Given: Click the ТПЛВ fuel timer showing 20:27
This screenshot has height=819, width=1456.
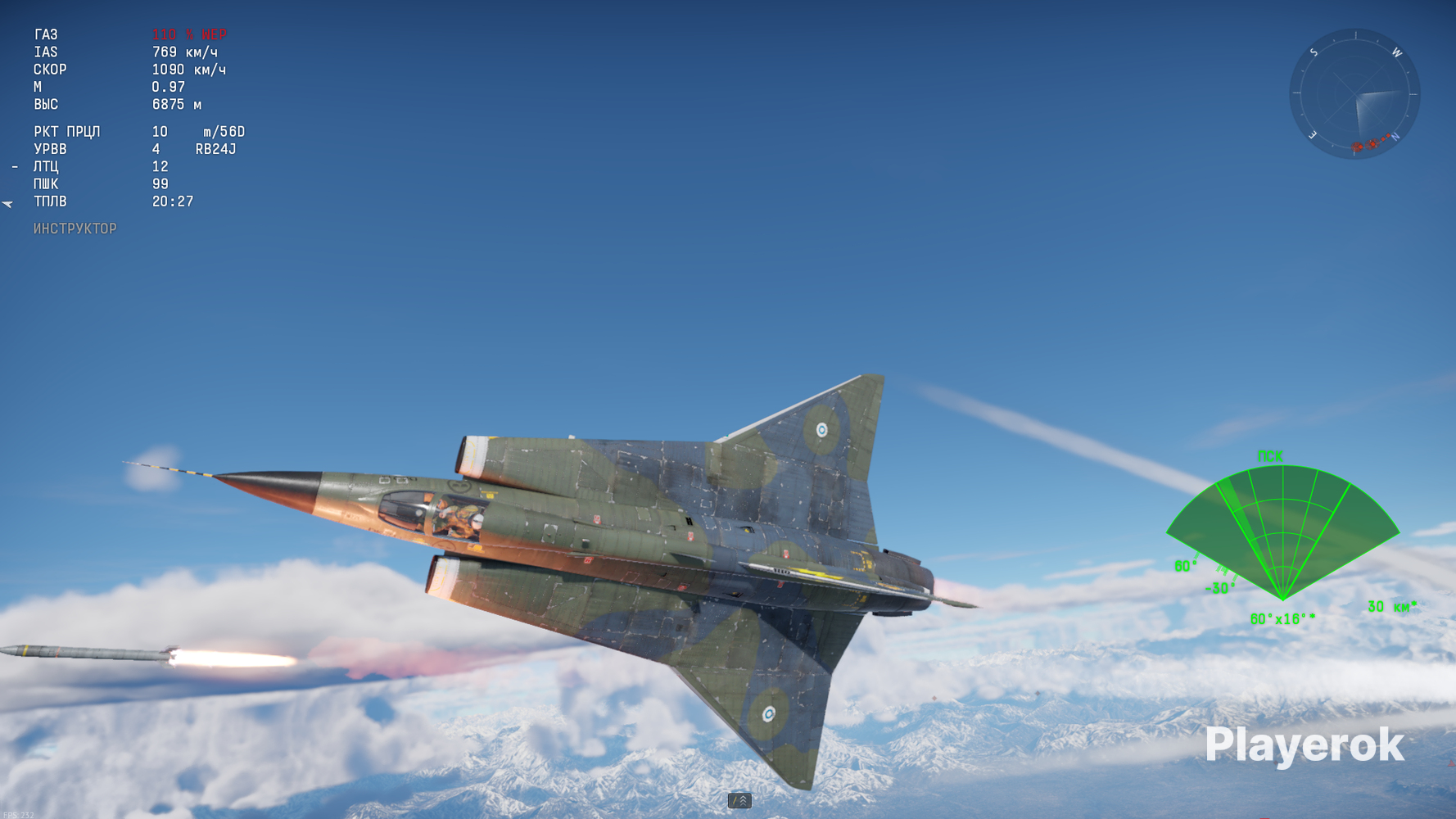Looking at the screenshot, I should [x=123, y=201].
